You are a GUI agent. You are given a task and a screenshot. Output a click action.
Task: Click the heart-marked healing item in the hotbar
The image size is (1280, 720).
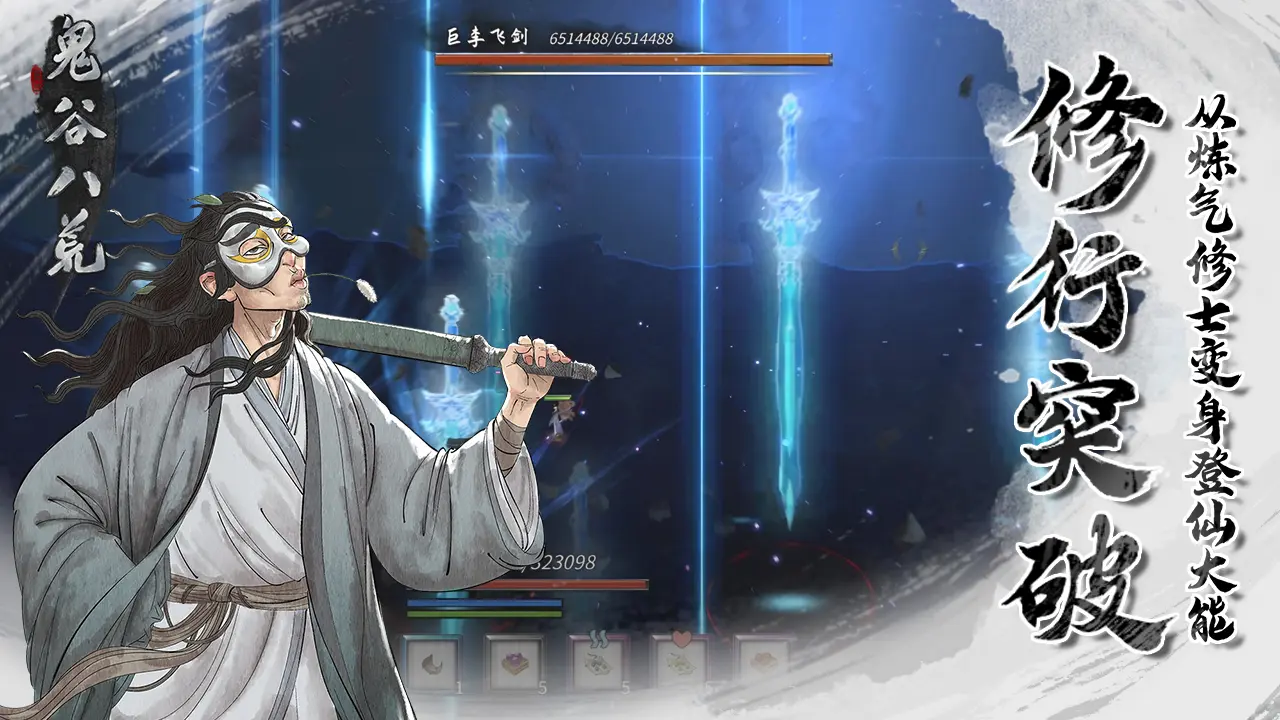(x=680, y=664)
